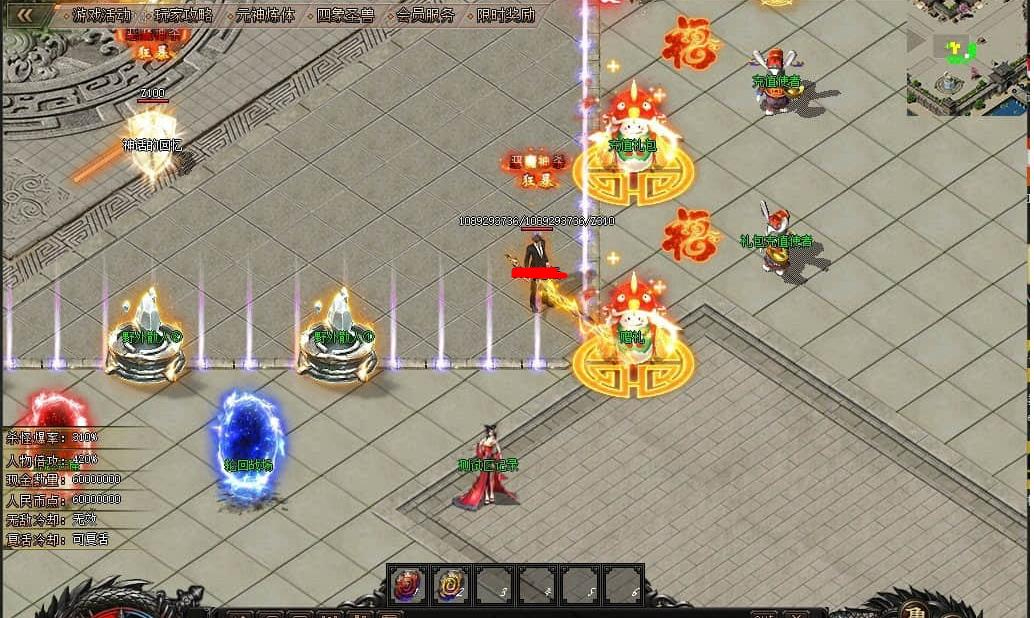Image resolution: width=1034 pixels, height=618 pixels.
Task: Open the 玩家攻略 menu
Action: click(x=183, y=15)
